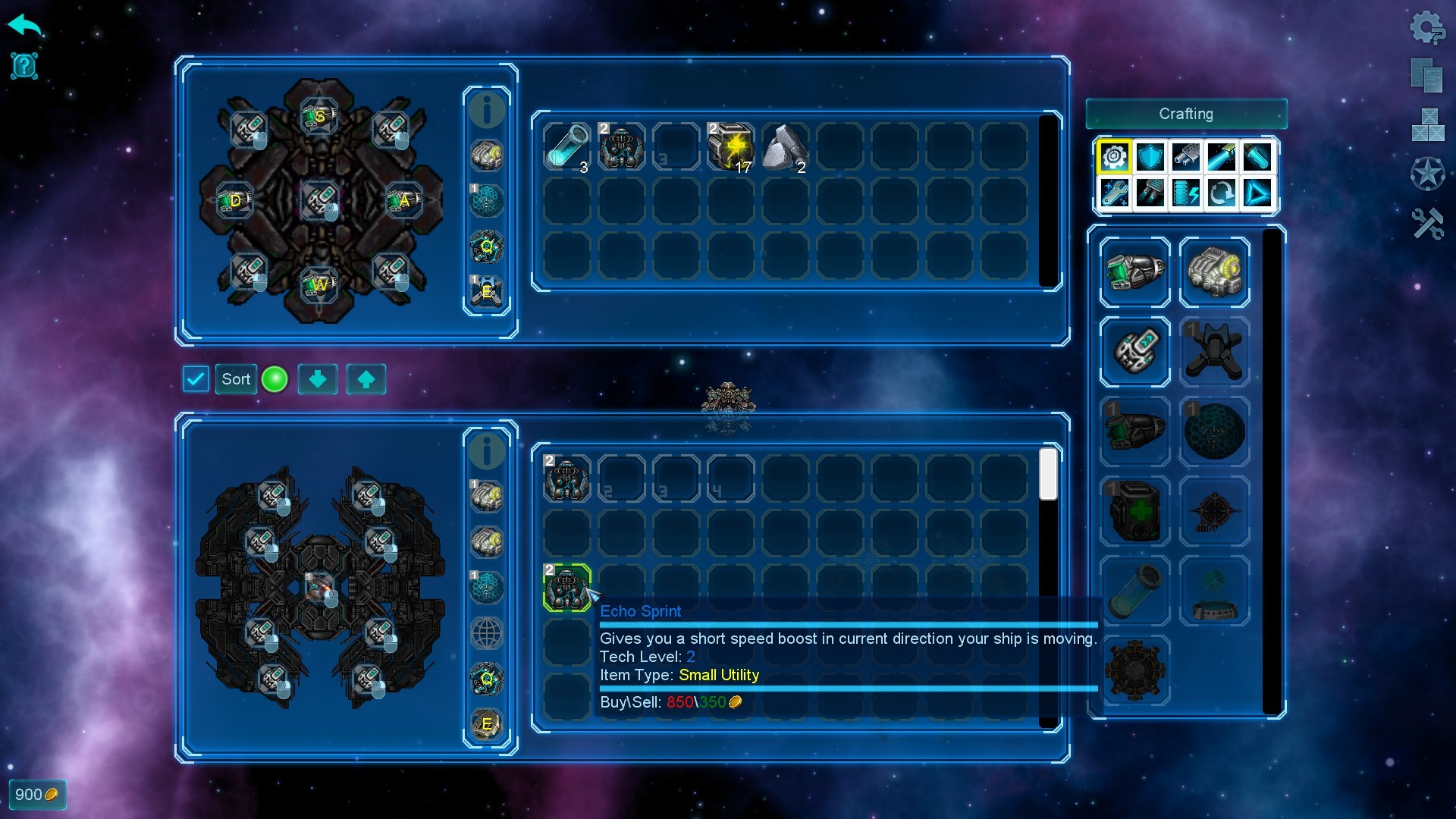
Task: Open the weapons crafting category
Action: click(1185, 157)
